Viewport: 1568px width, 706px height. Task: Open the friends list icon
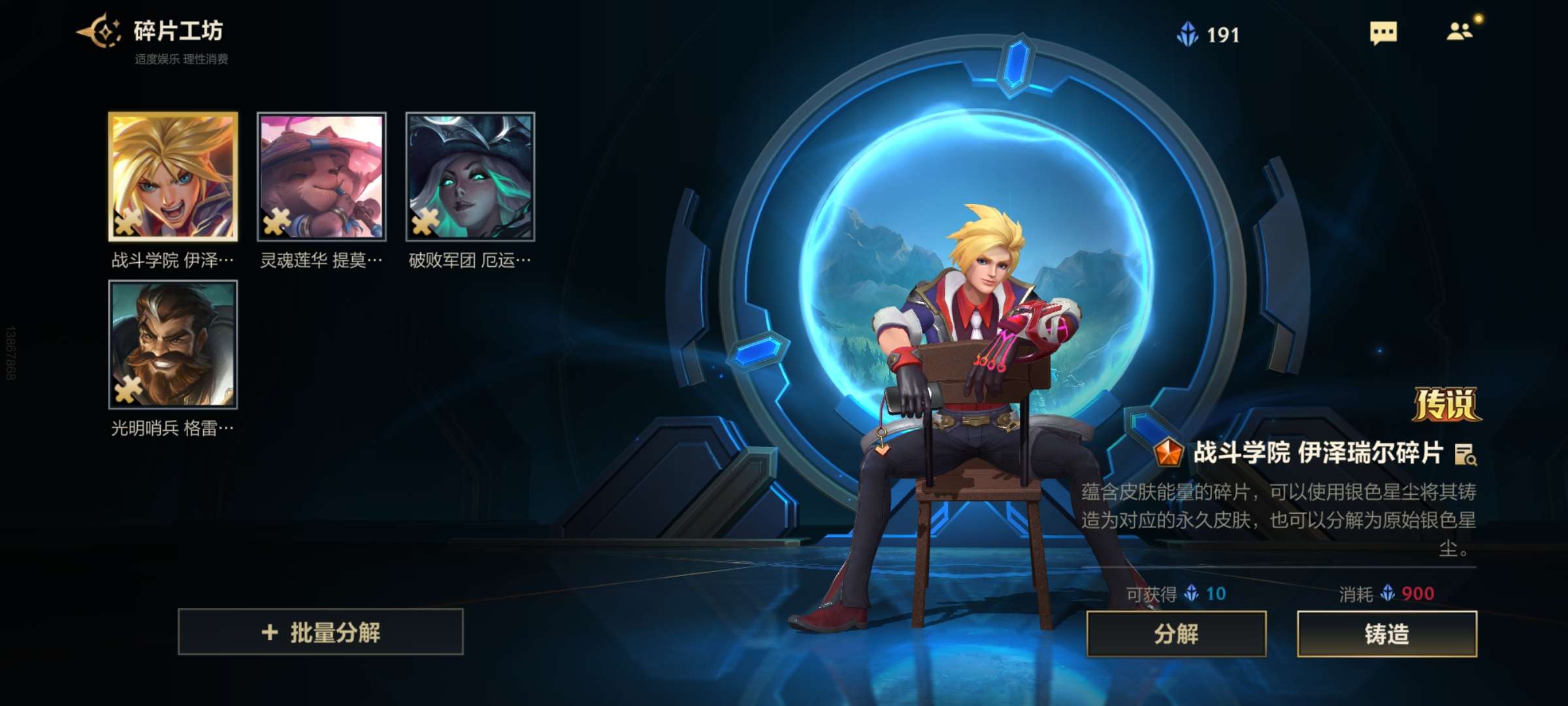[1460, 31]
